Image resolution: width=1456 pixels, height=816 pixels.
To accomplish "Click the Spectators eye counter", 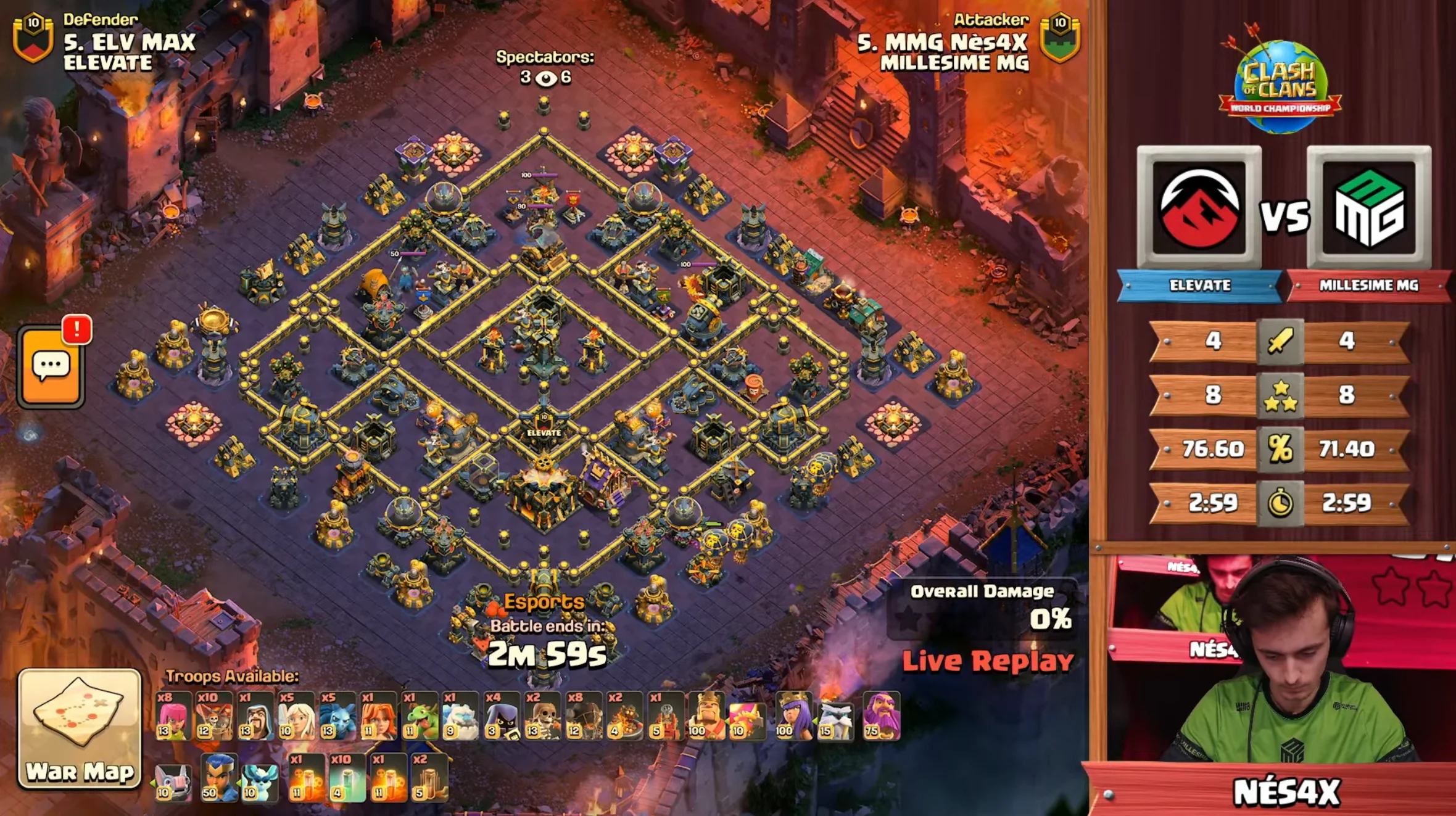I will point(545,78).
